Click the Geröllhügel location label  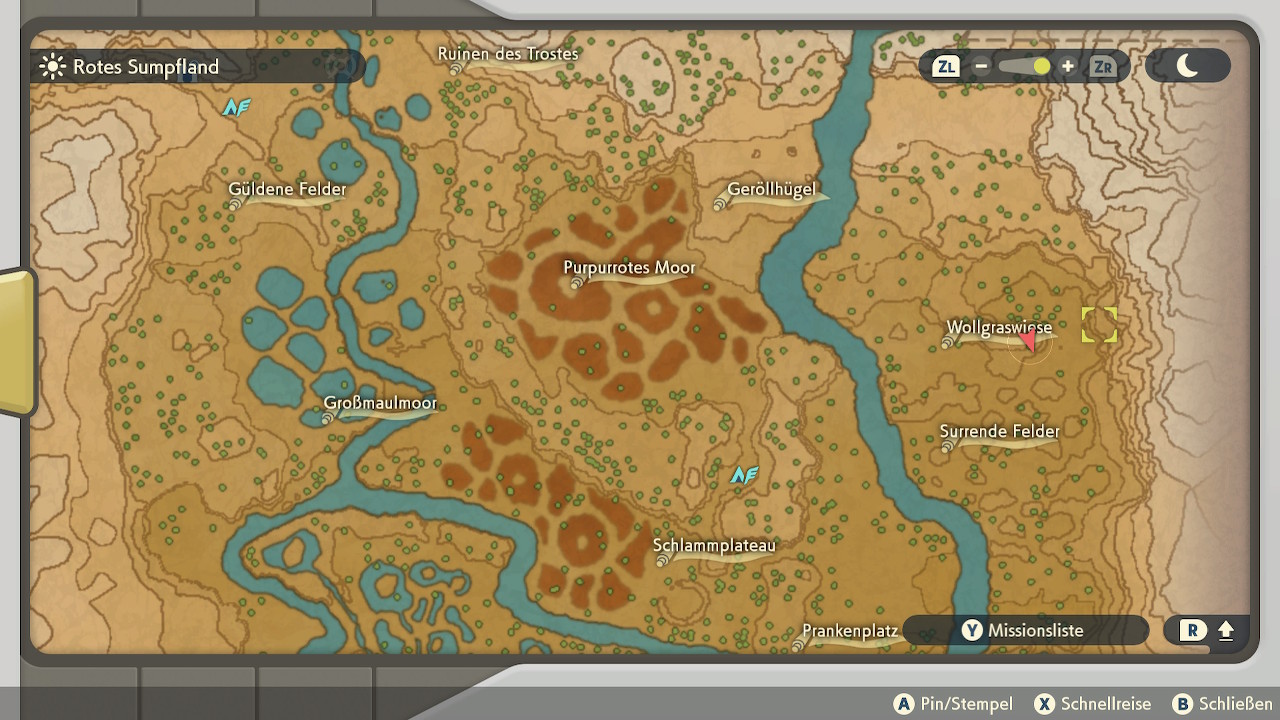coord(771,190)
